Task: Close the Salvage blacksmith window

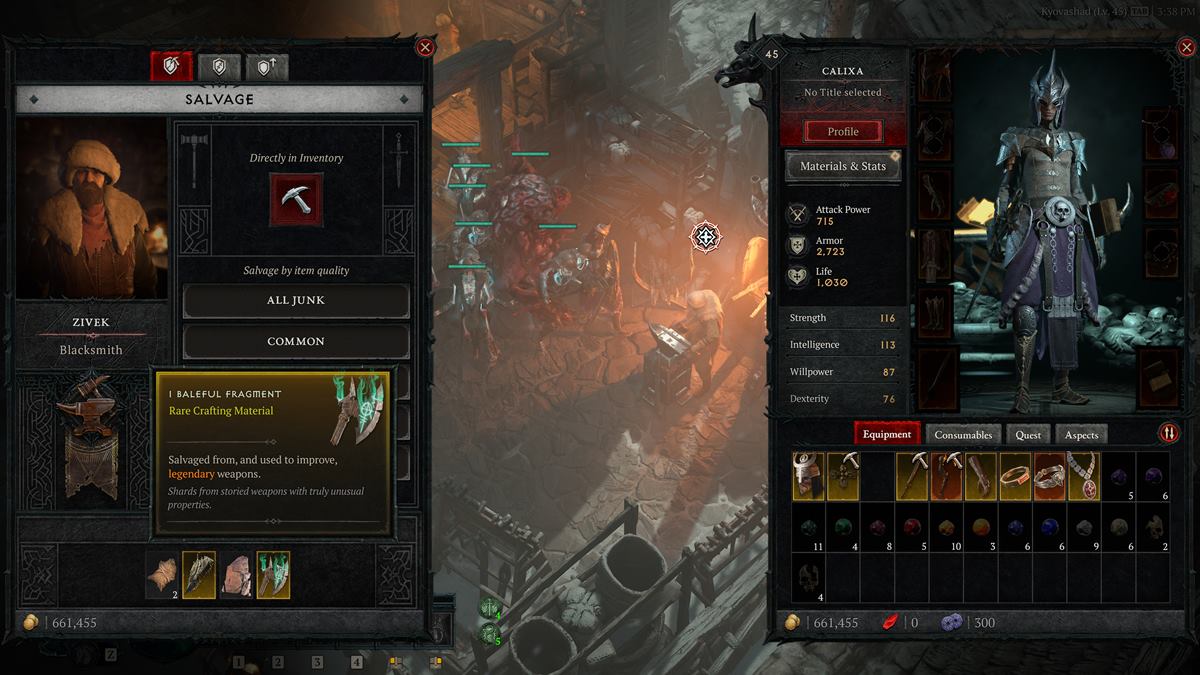Action: (425, 47)
